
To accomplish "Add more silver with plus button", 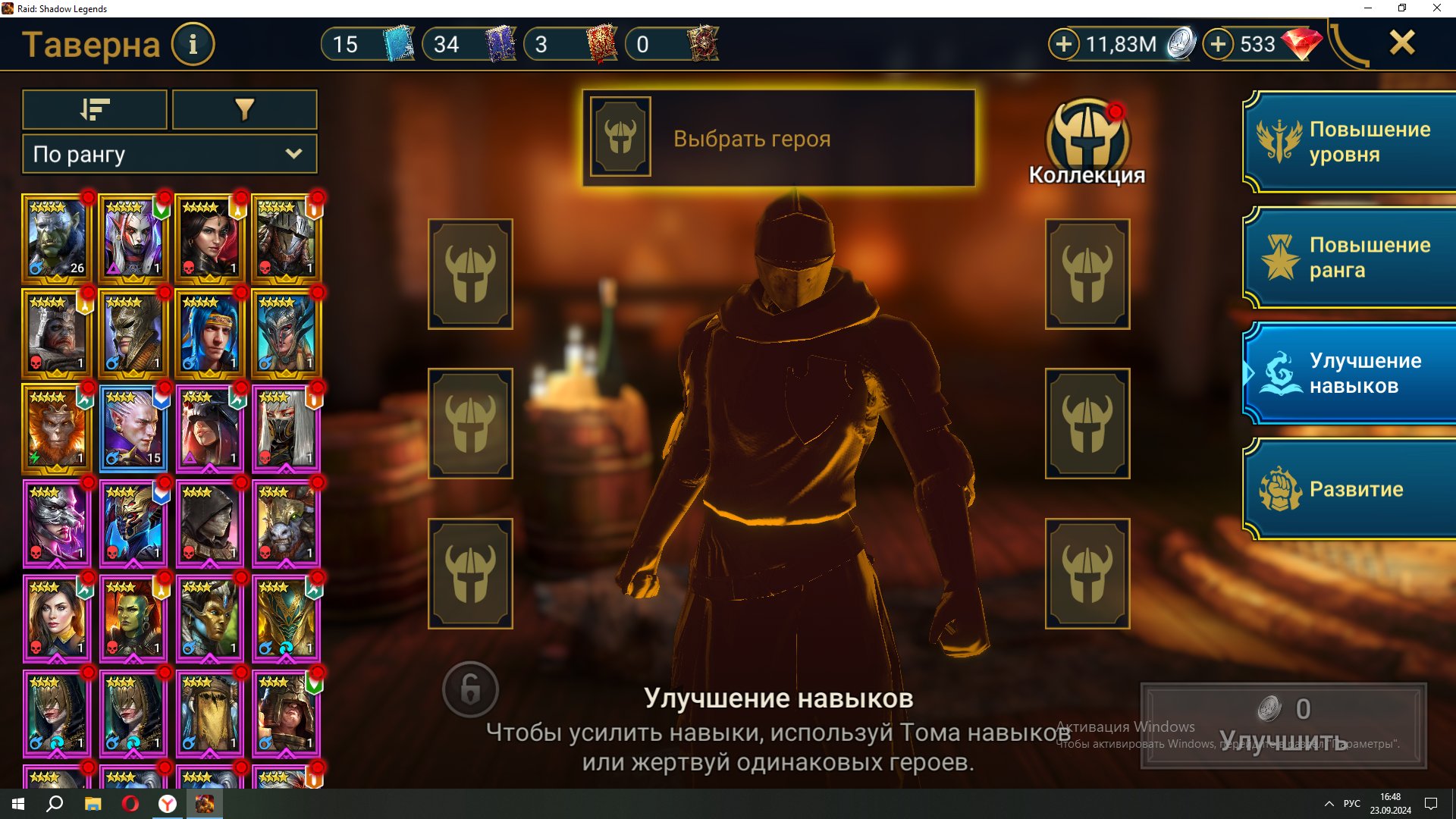I will 1063,44.
